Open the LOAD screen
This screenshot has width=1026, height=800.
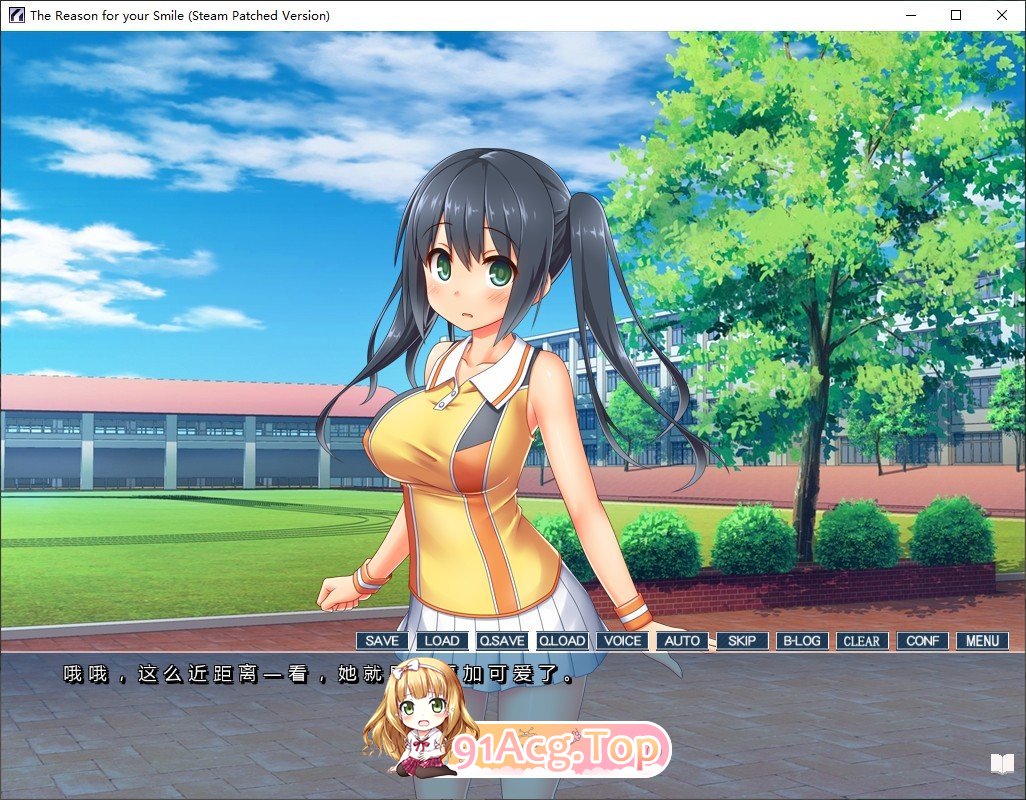pos(442,641)
